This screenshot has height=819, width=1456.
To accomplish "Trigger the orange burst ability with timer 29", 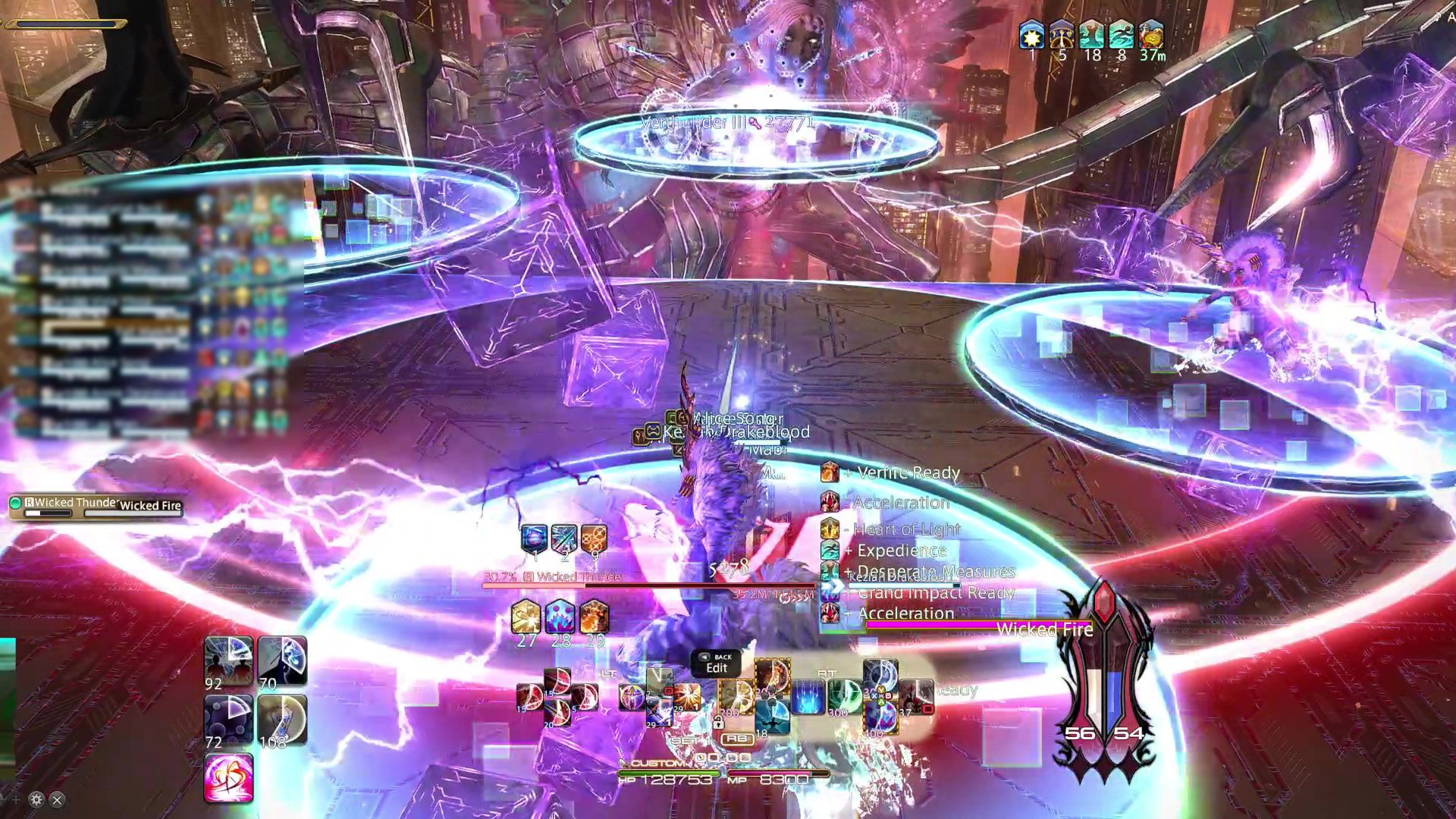I will point(687,696).
